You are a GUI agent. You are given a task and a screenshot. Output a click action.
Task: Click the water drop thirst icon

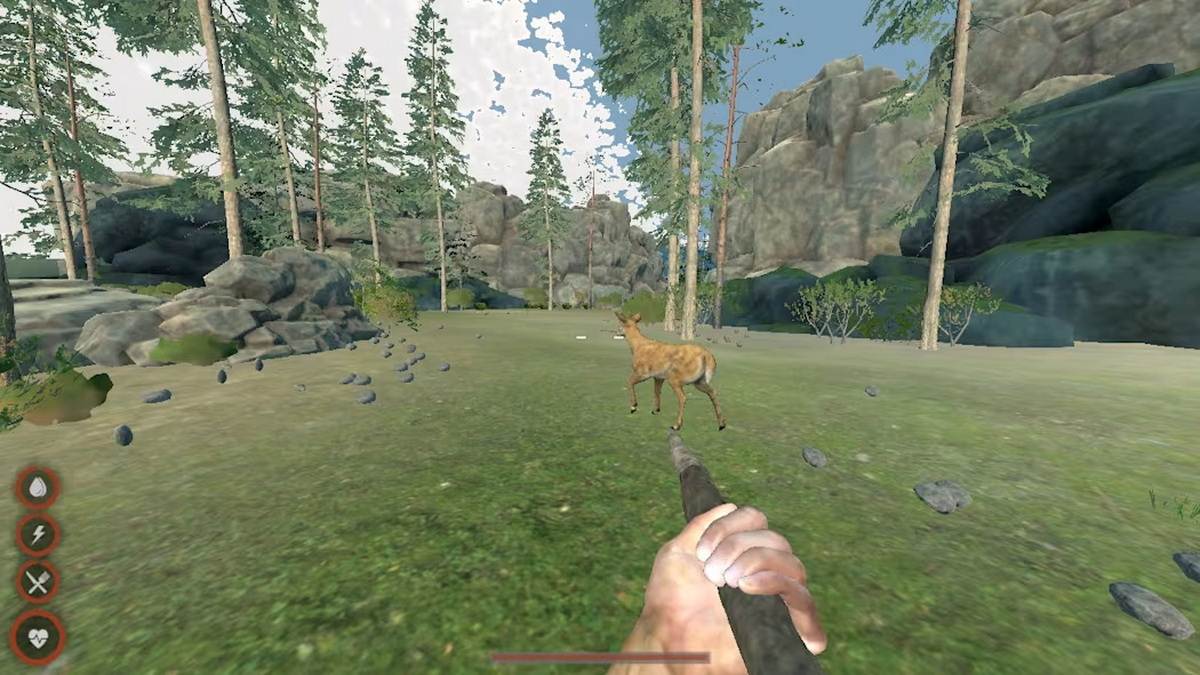coord(38,488)
